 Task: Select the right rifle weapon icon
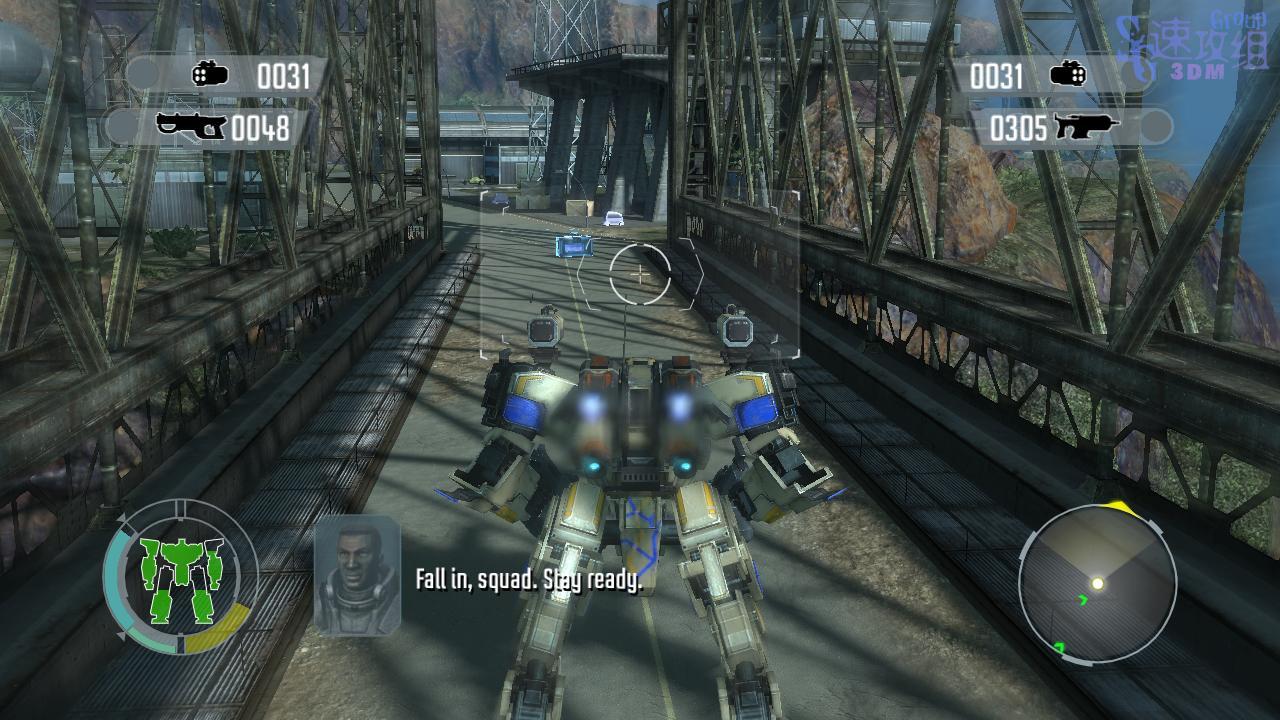point(1085,127)
